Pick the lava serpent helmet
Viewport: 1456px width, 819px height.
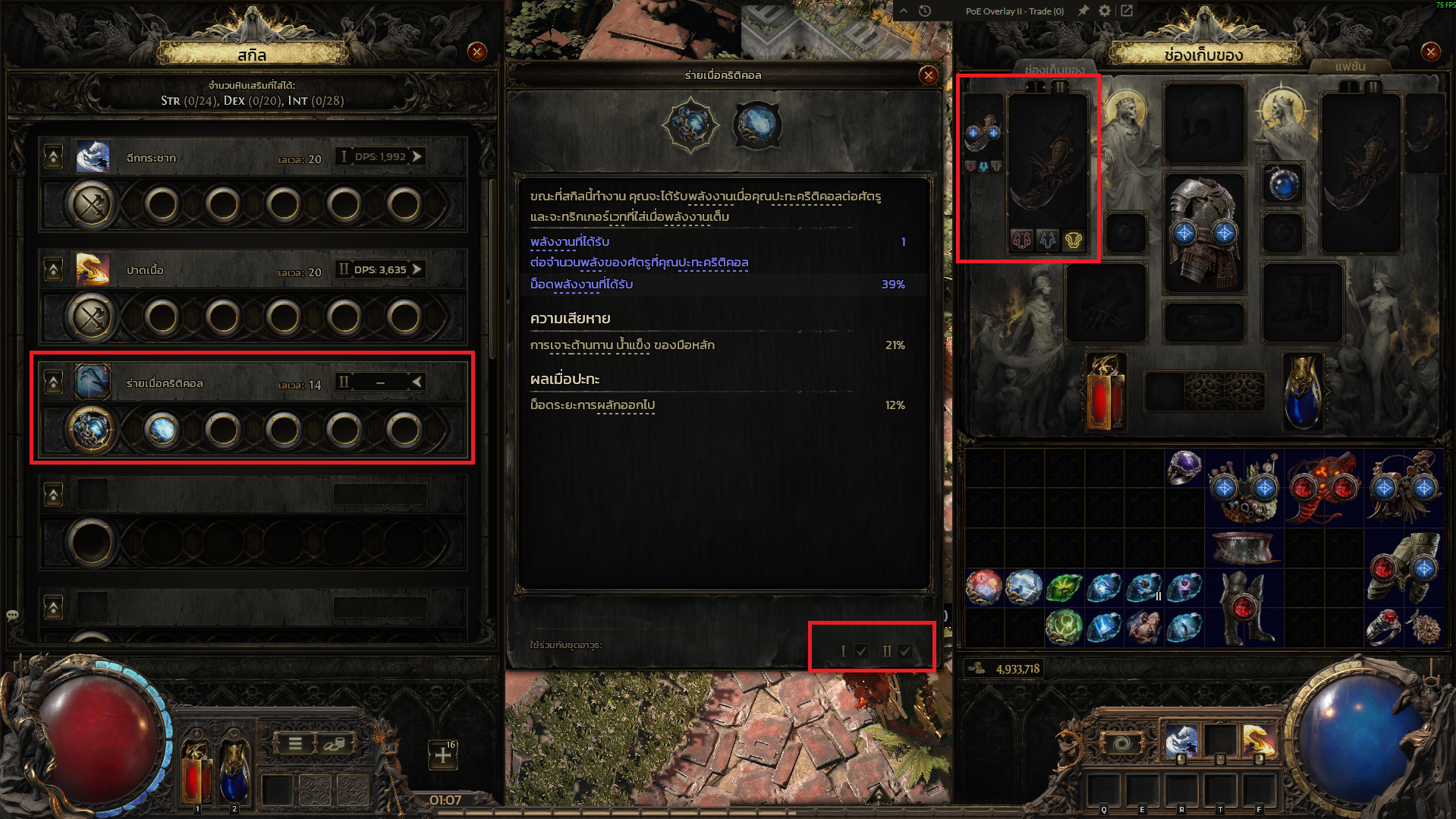pos(1323,487)
